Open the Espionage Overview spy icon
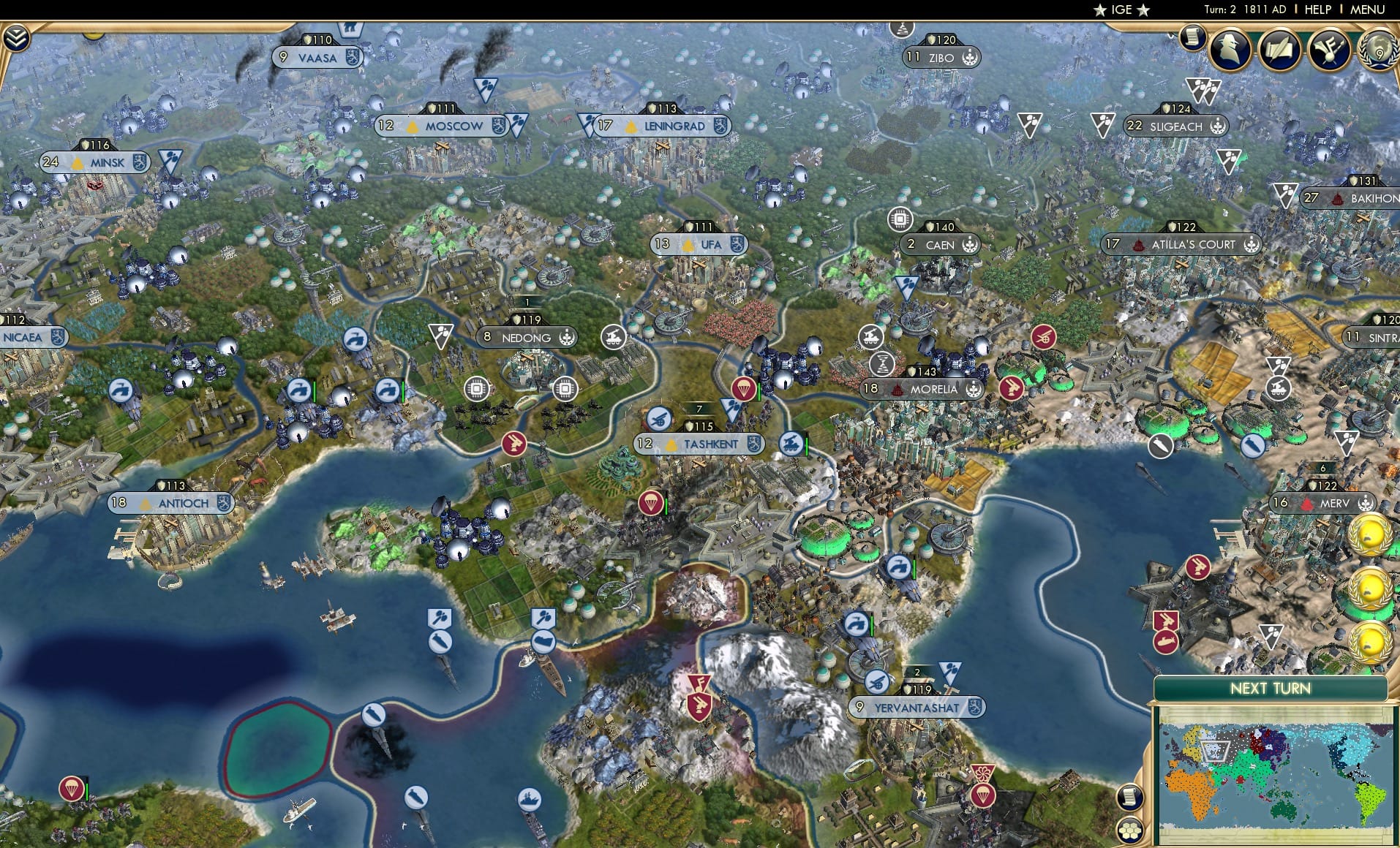This screenshot has height=848, width=1400. [1230, 50]
